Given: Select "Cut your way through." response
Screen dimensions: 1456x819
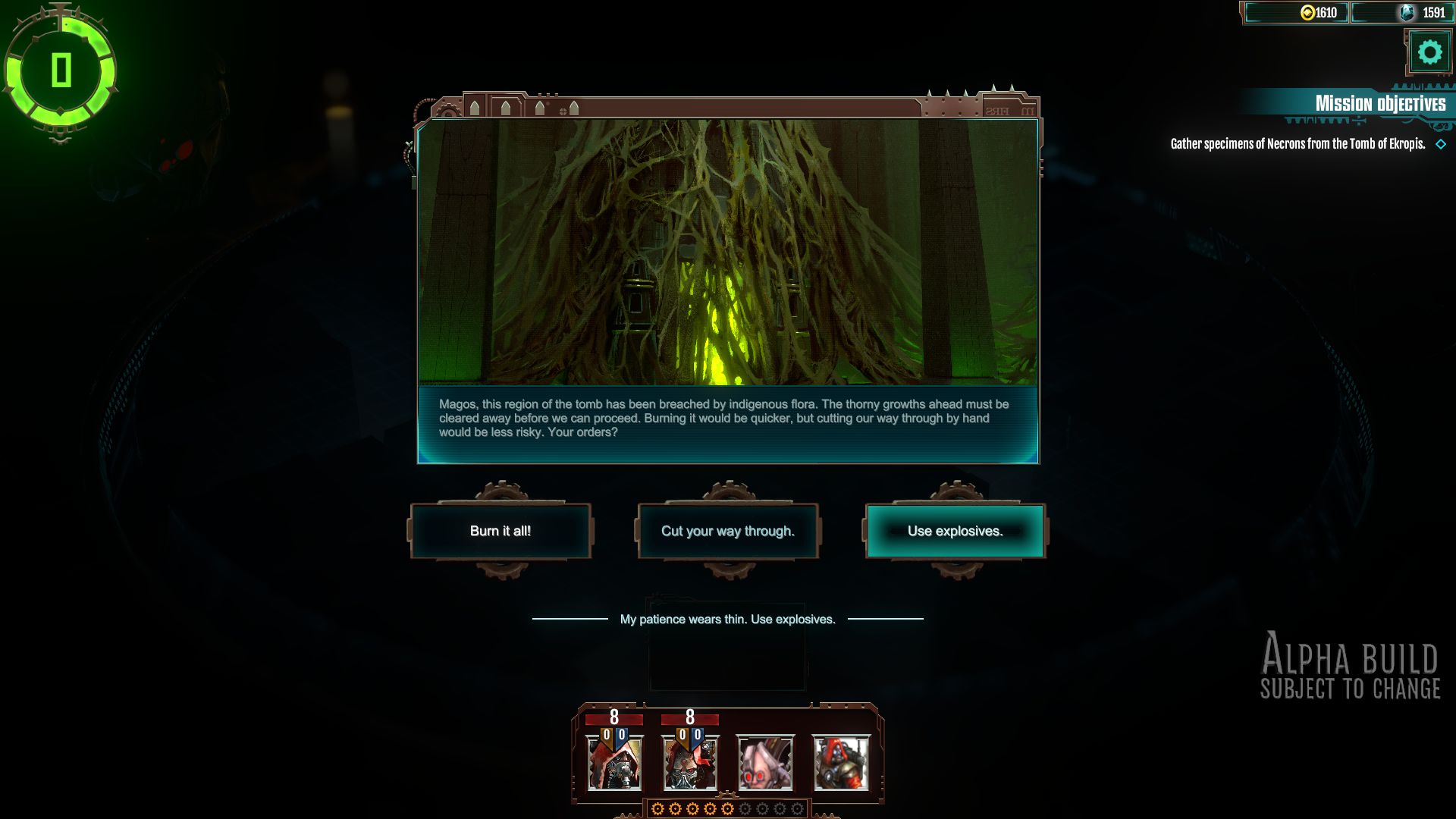Looking at the screenshot, I should click(x=728, y=531).
